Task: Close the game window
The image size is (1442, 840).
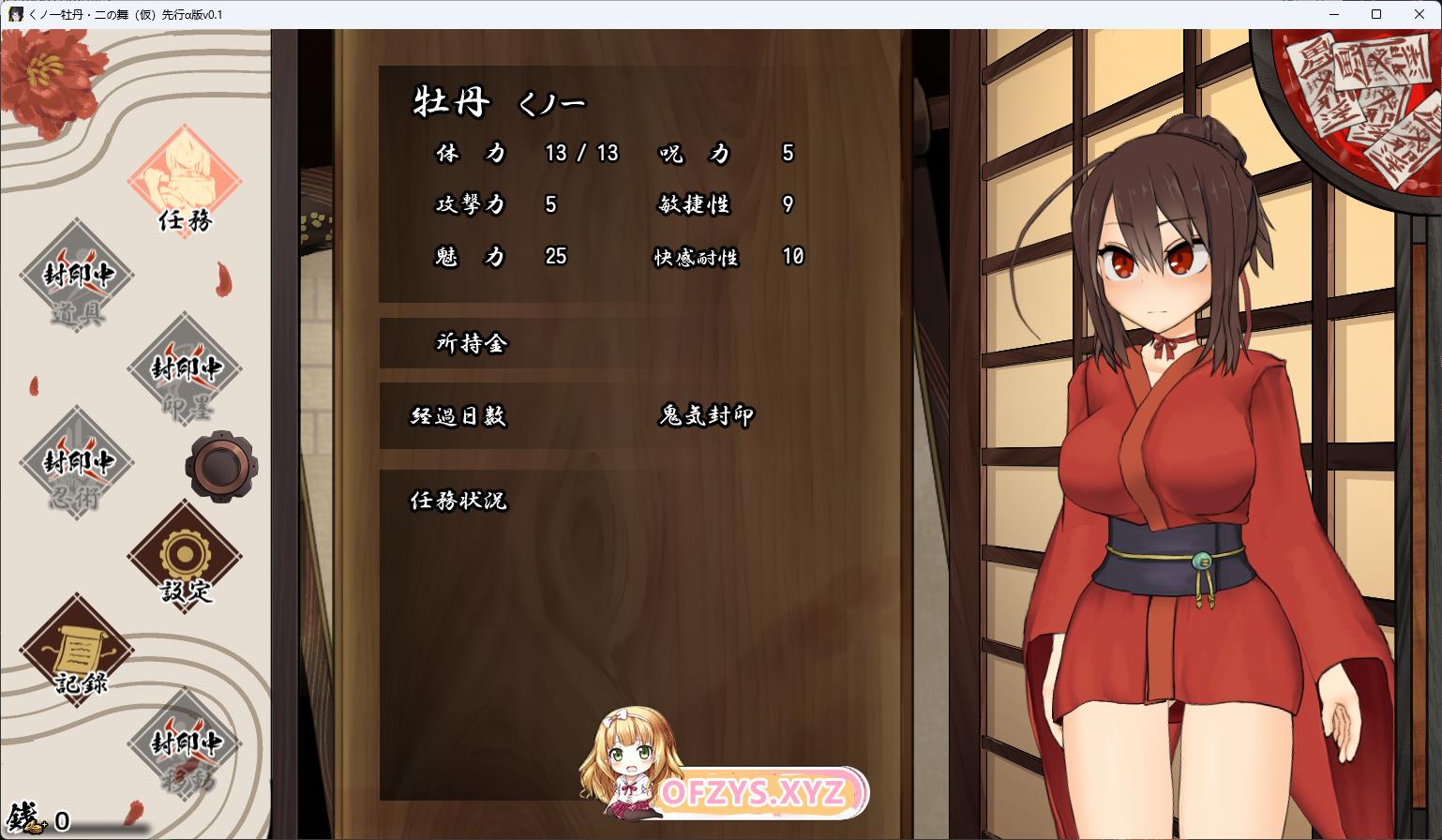Action: (x=1419, y=14)
